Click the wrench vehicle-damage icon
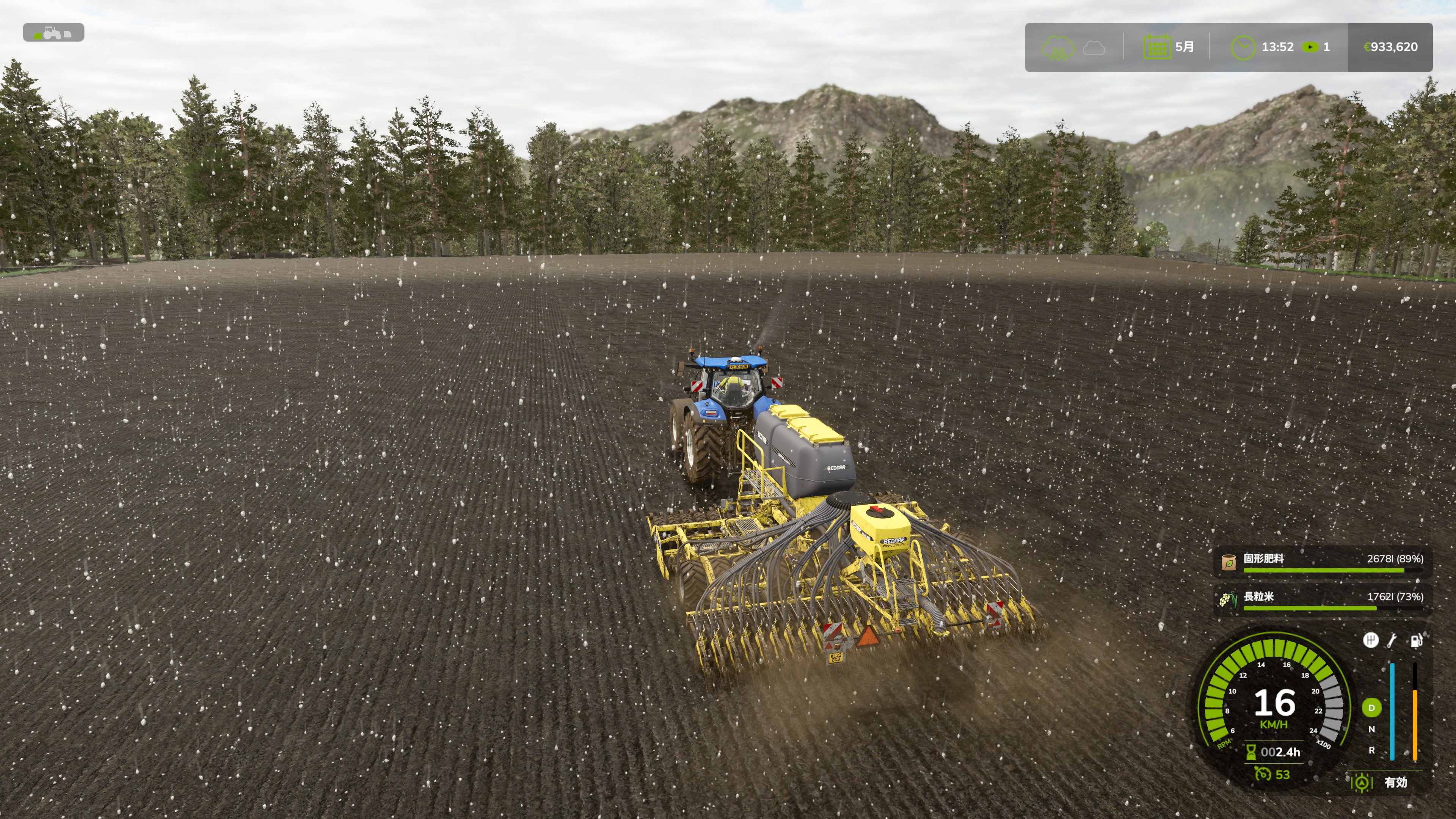The image size is (1456, 819). click(1393, 640)
